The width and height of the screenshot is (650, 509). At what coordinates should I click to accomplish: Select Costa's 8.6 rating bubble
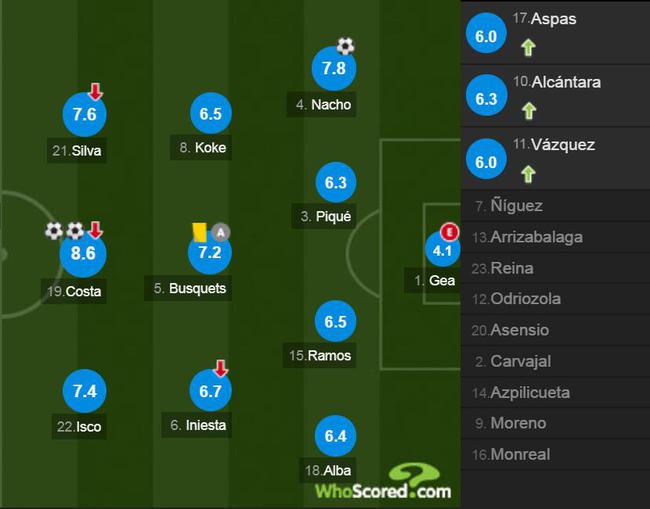coord(83,254)
